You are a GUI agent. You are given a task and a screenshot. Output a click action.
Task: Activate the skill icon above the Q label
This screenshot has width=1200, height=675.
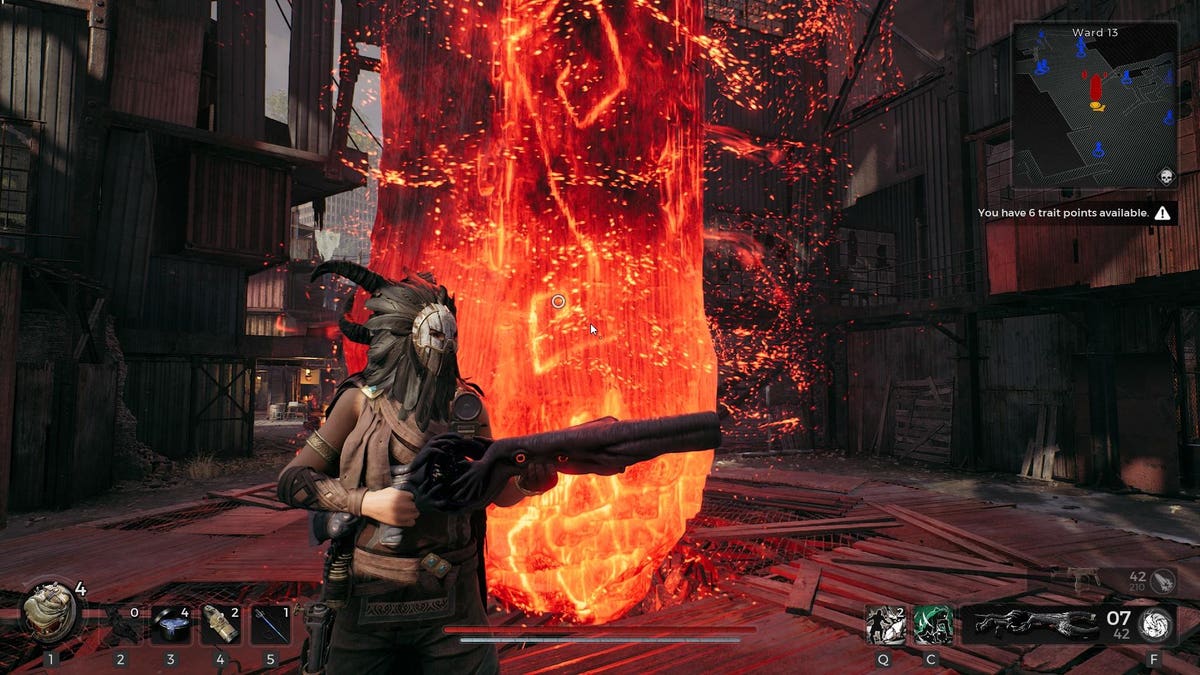point(885,624)
